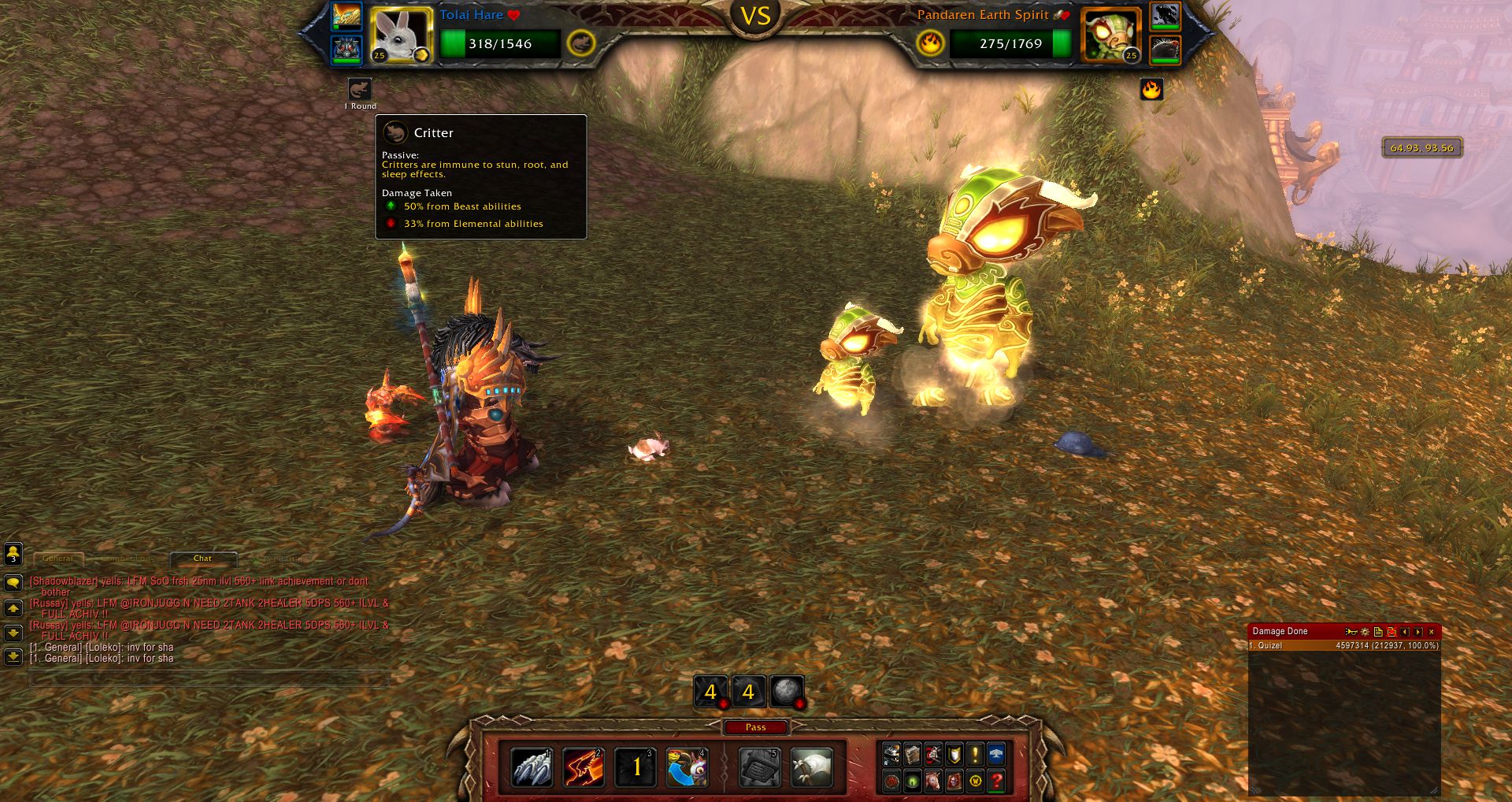Click the Elemental flame type icon
The width and height of the screenshot is (1512, 802).
click(930, 43)
